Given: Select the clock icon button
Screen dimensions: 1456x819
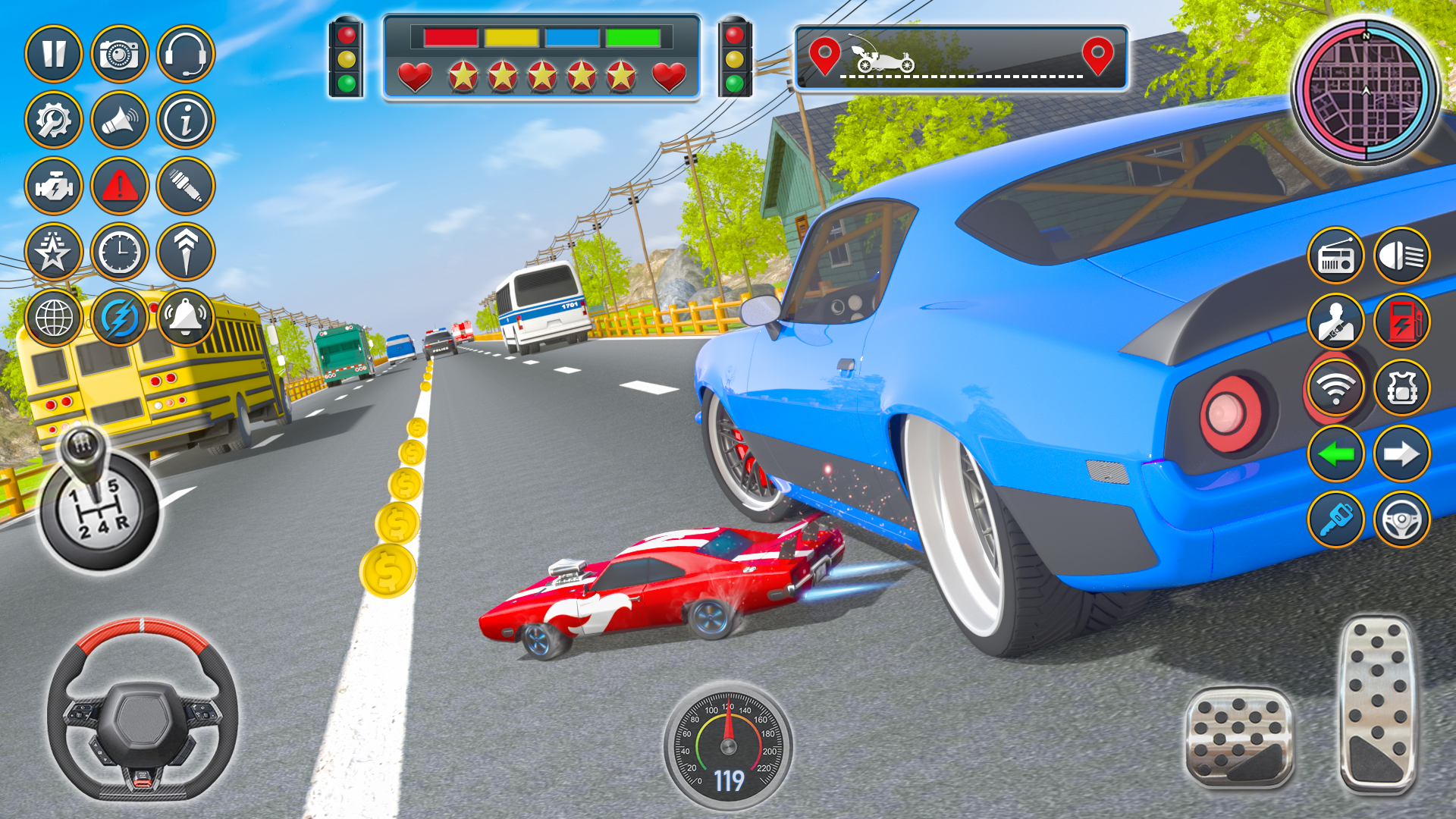Looking at the screenshot, I should 120,252.
